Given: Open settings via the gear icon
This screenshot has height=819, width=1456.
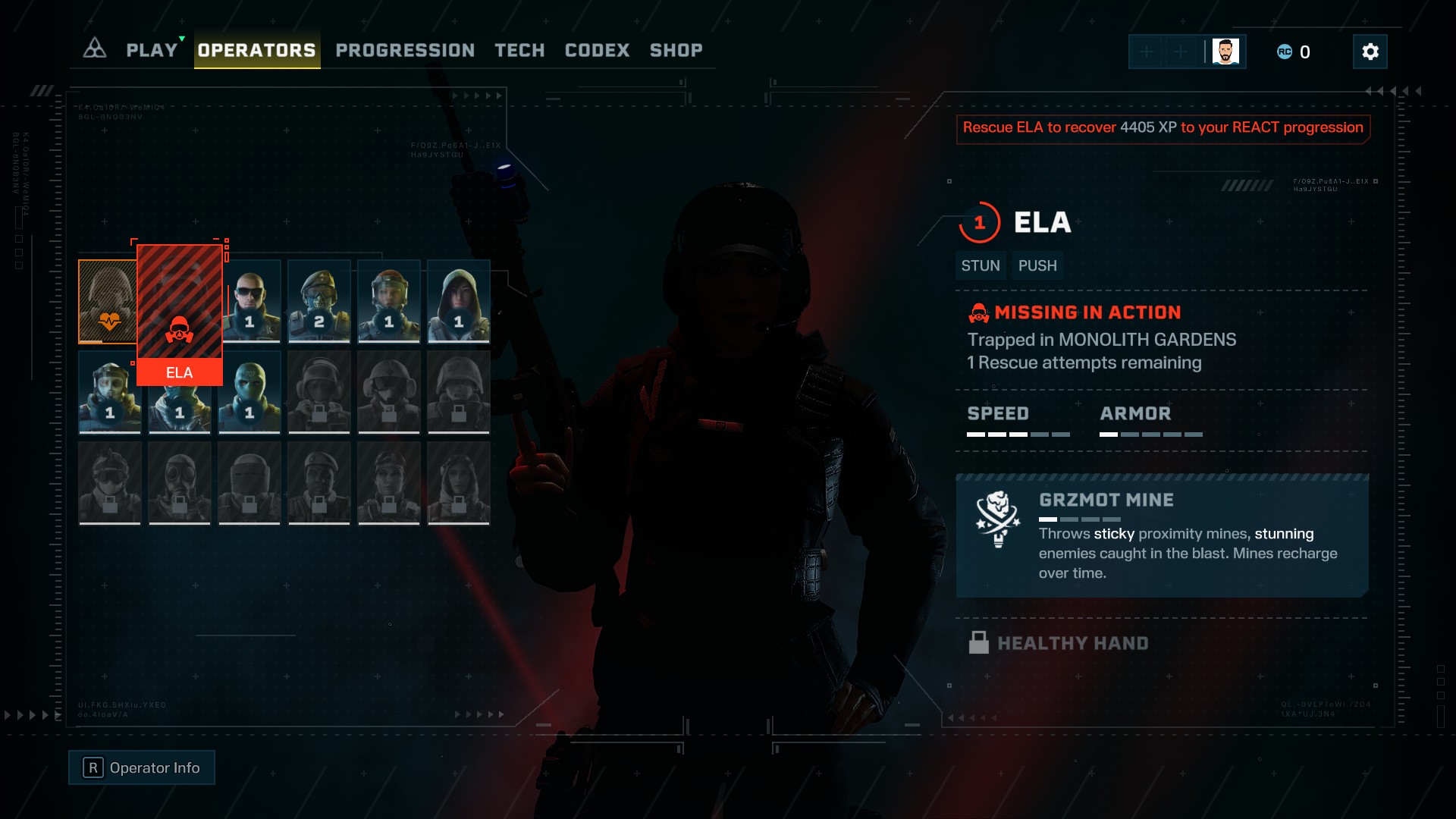Looking at the screenshot, I should (x=1370, y=52).
